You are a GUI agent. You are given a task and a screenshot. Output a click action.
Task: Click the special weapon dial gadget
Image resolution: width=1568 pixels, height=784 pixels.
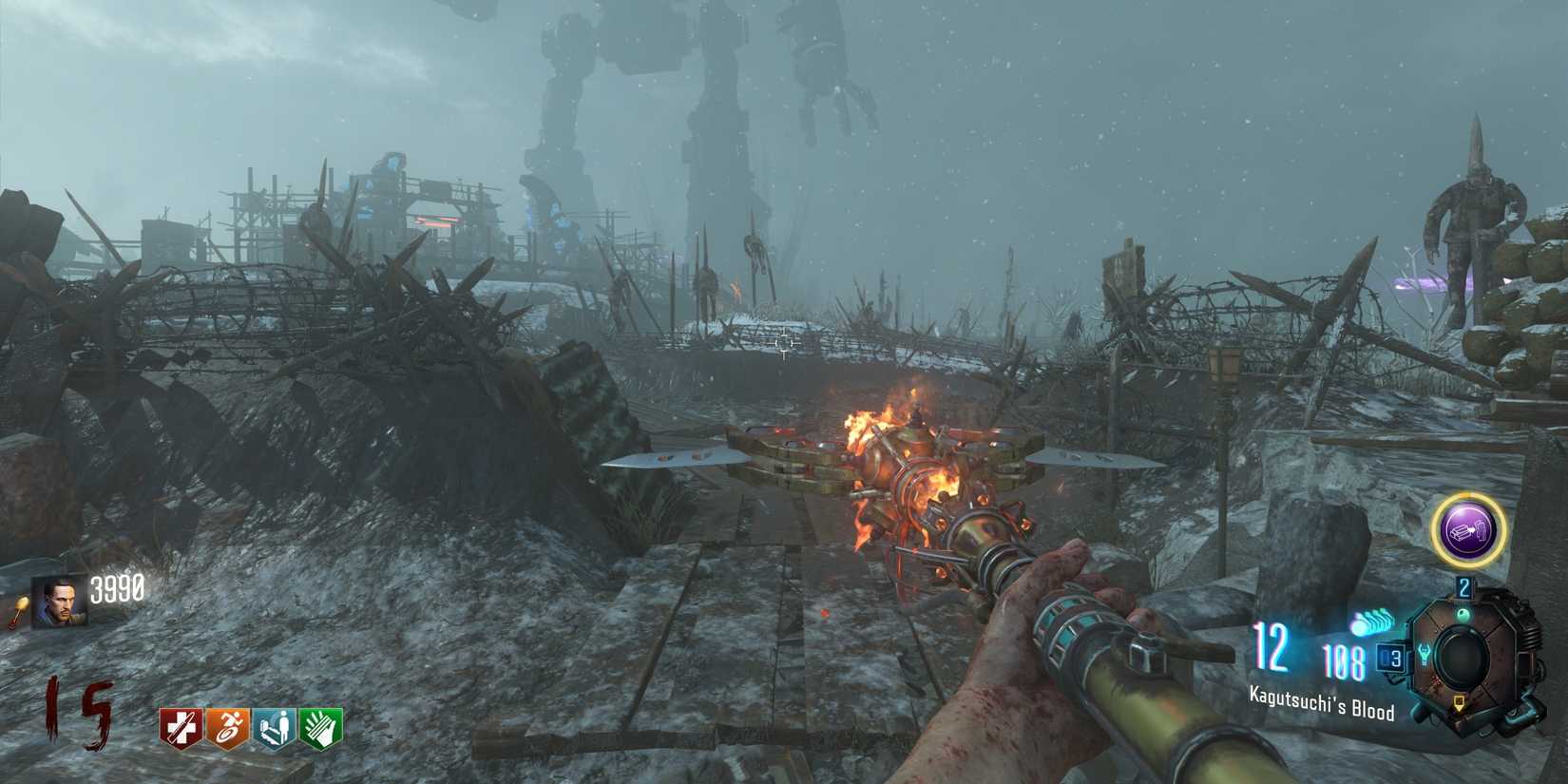pos(1463,656)
